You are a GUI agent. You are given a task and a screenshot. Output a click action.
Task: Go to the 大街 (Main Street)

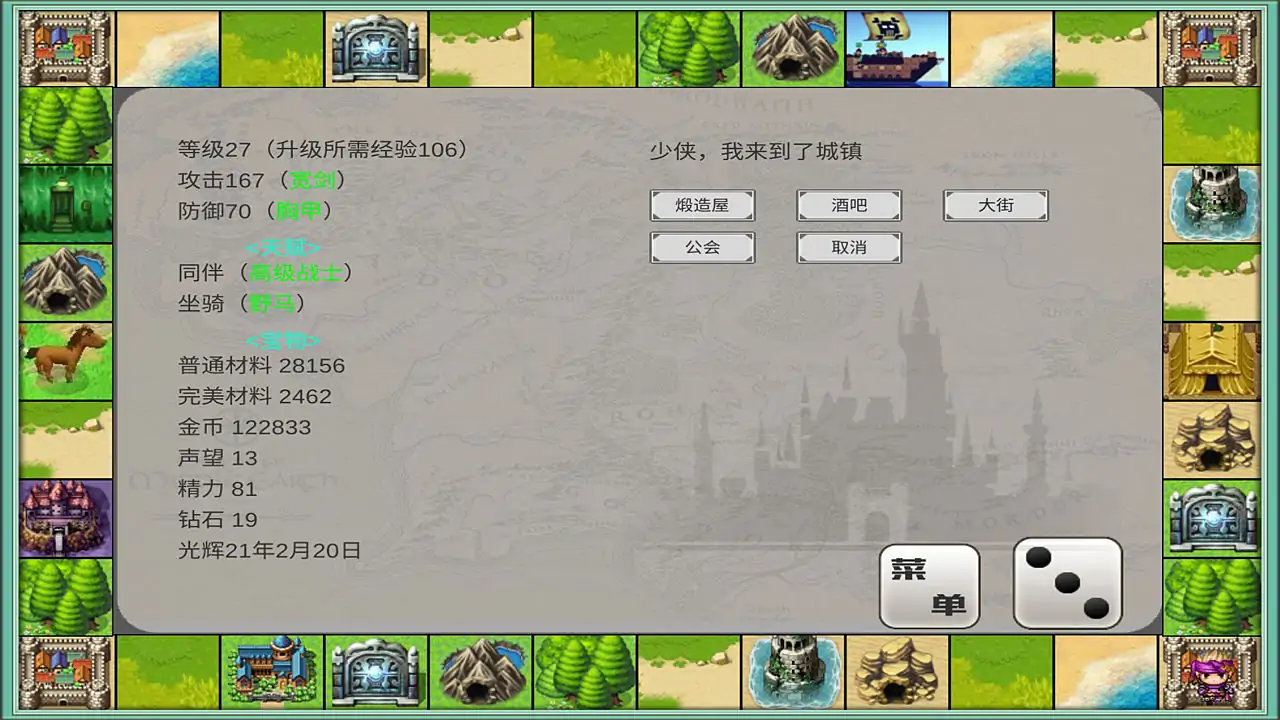click(x=995, y=205)
